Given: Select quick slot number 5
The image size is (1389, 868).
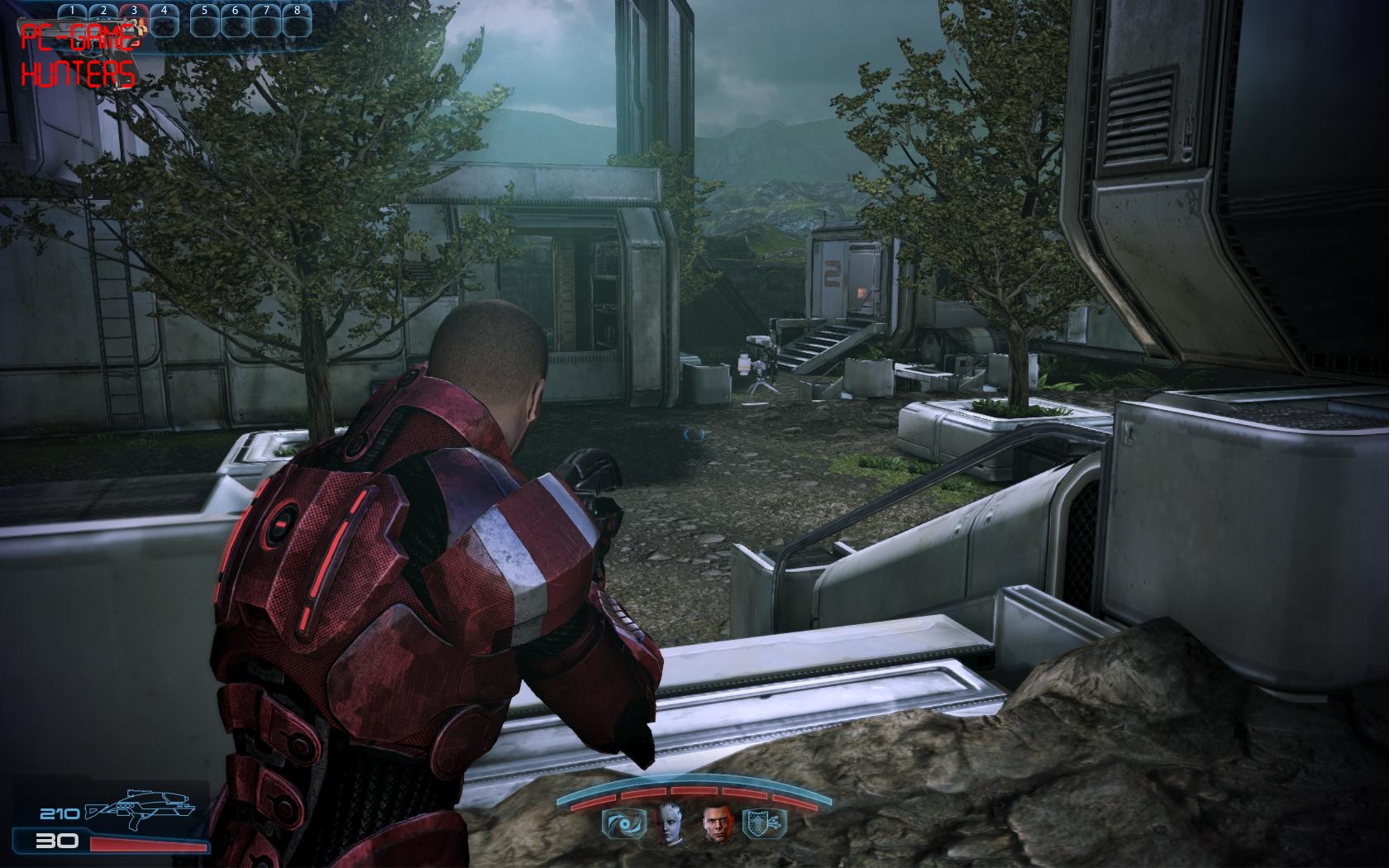Looking at the screenshot, I should tap(204, 21).
